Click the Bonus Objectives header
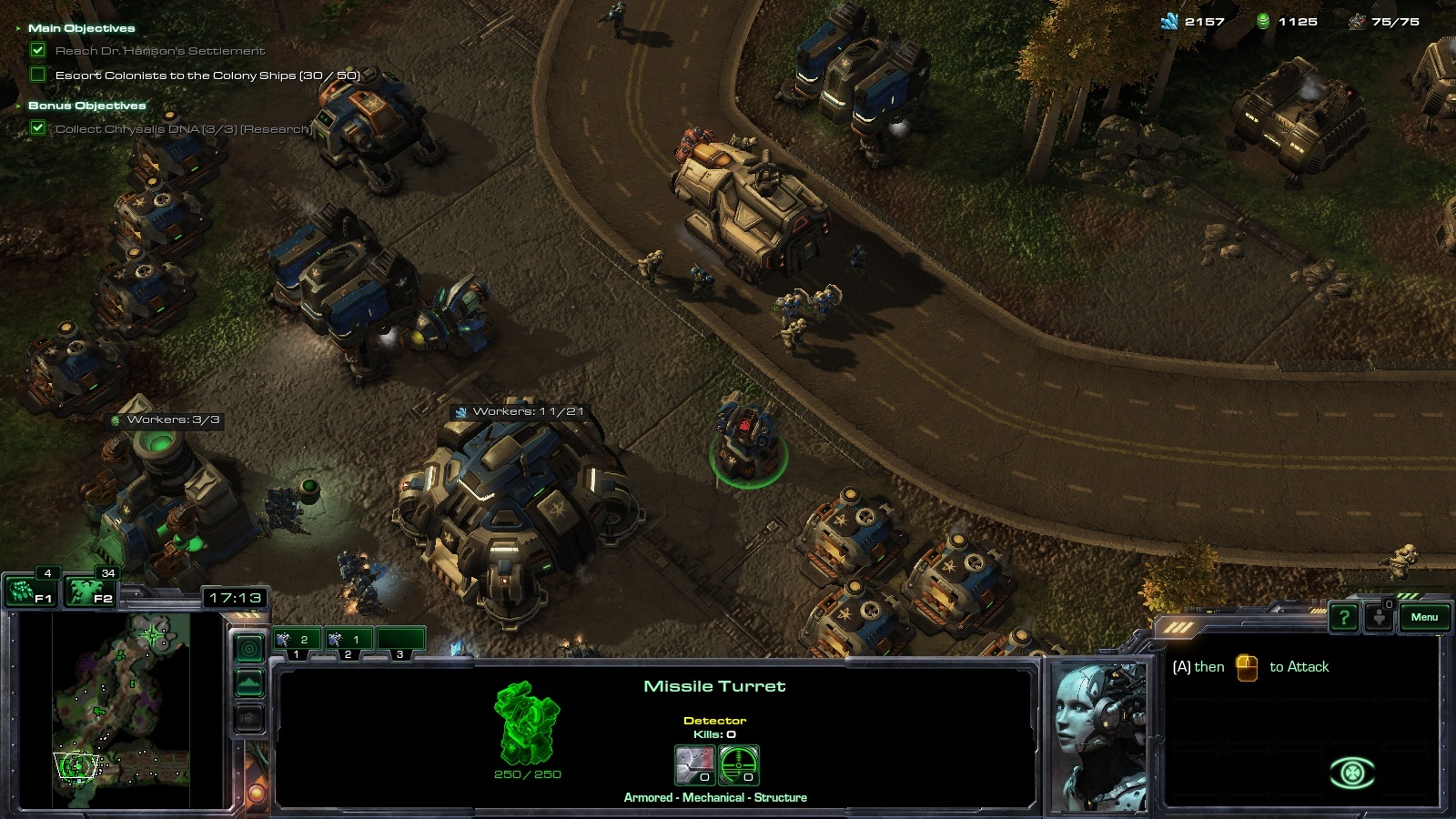This screenshot has width=1456, height=819. (x=86, y=106)
